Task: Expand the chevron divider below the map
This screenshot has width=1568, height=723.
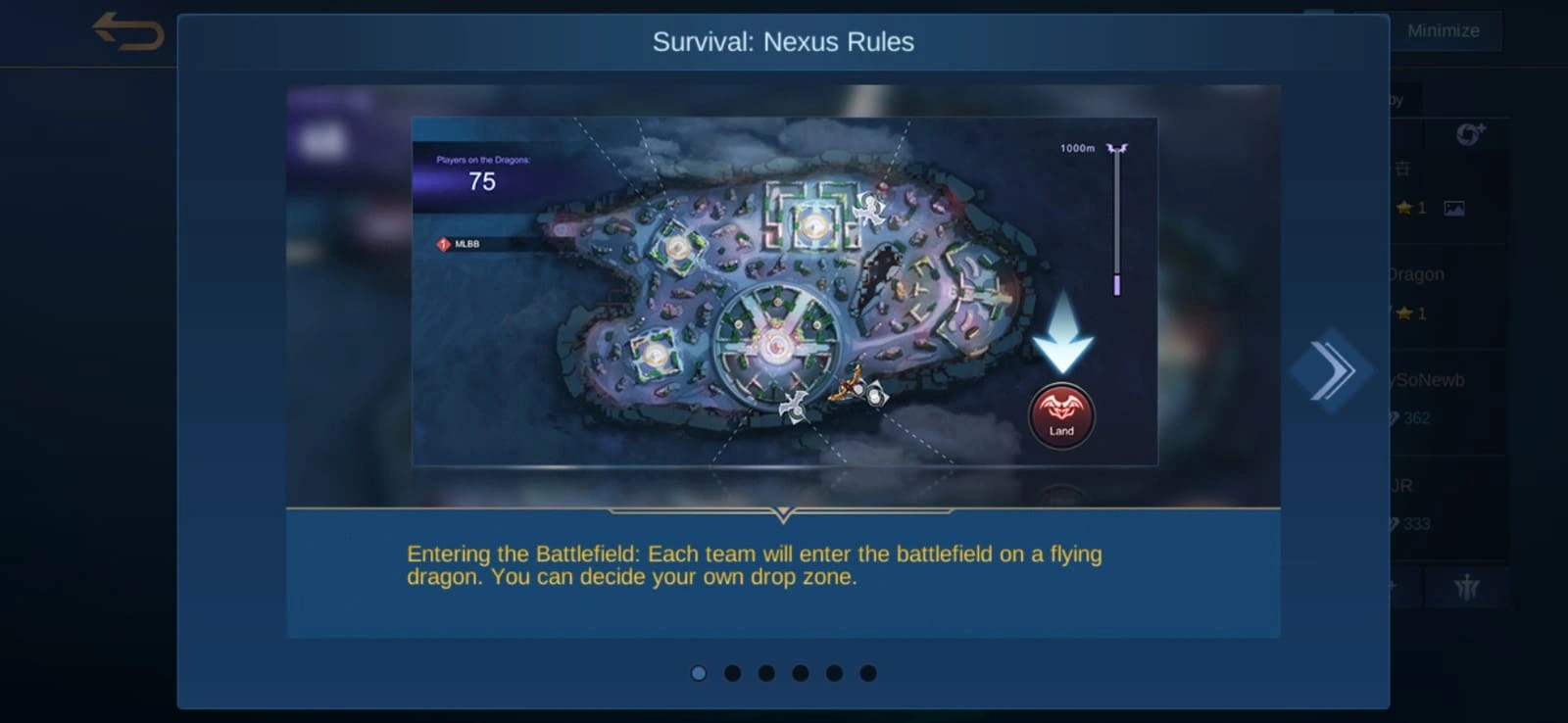Action: coord(783,512)
